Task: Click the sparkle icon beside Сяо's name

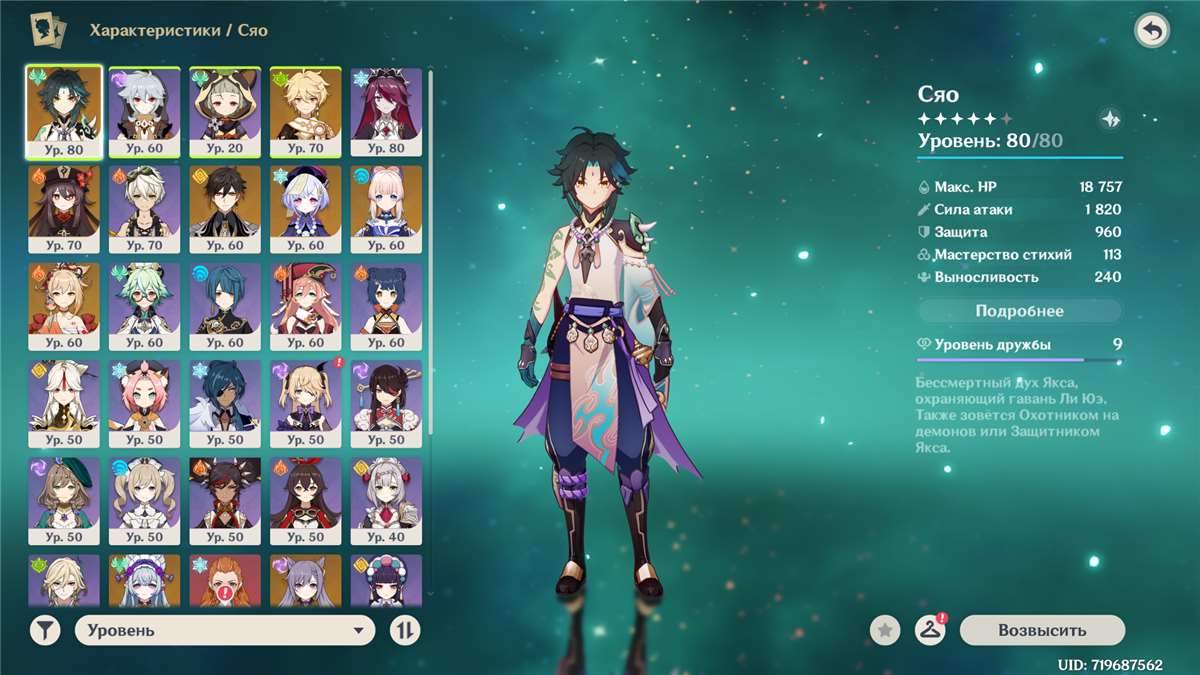Action: pyautogui.click(x=1110, y=119)
